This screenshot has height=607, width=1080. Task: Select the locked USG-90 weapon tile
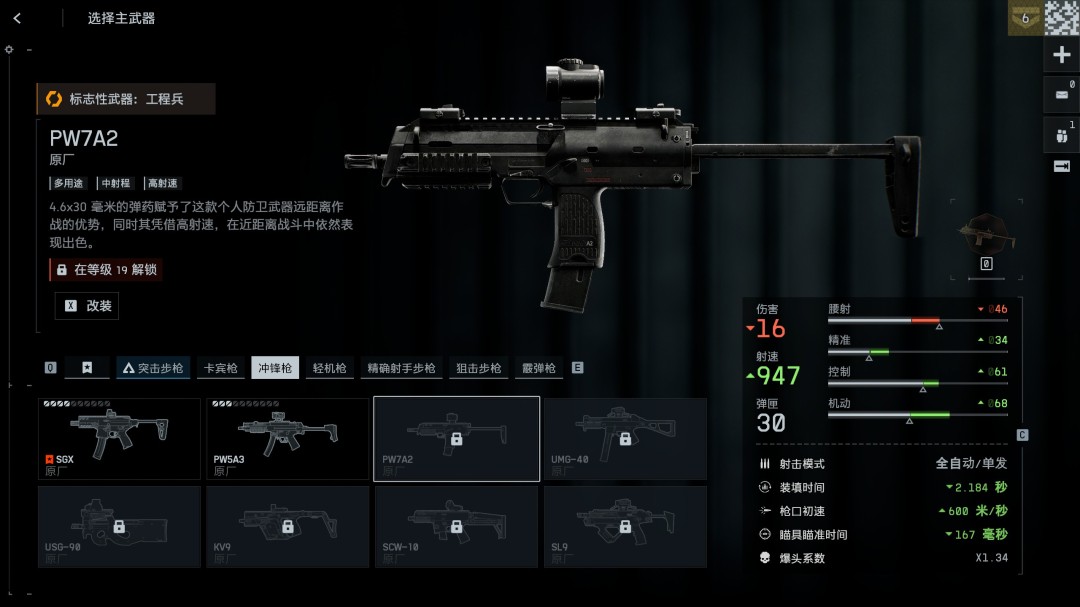point(119,526)
